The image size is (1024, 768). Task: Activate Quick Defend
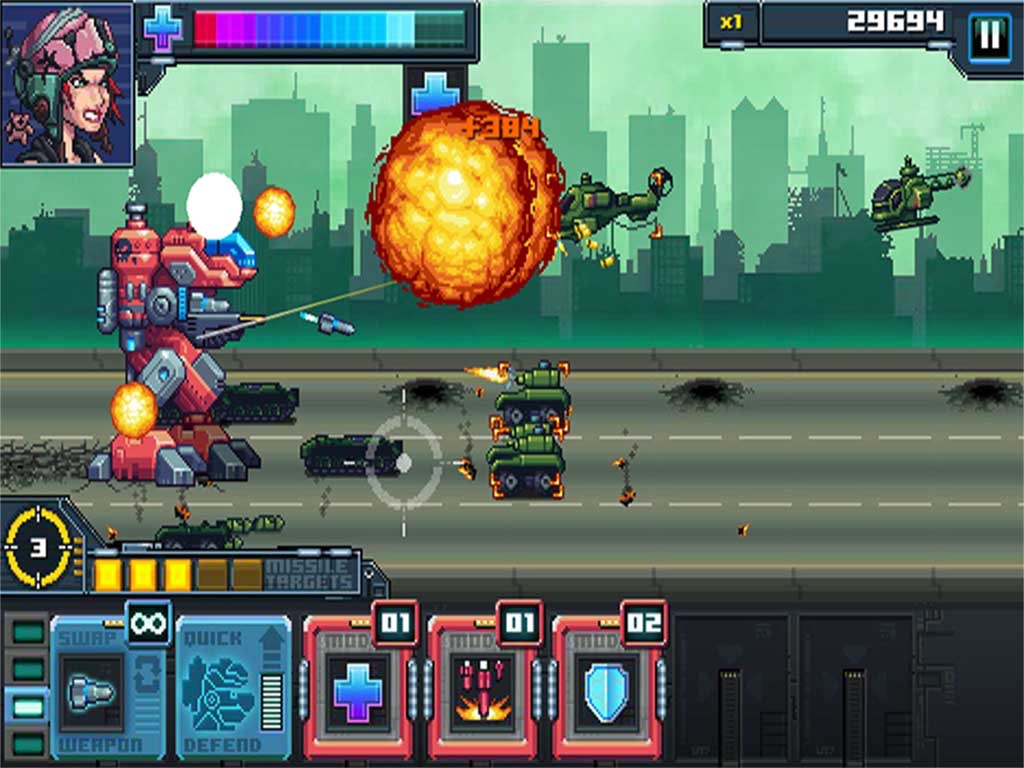coord(232,689)
